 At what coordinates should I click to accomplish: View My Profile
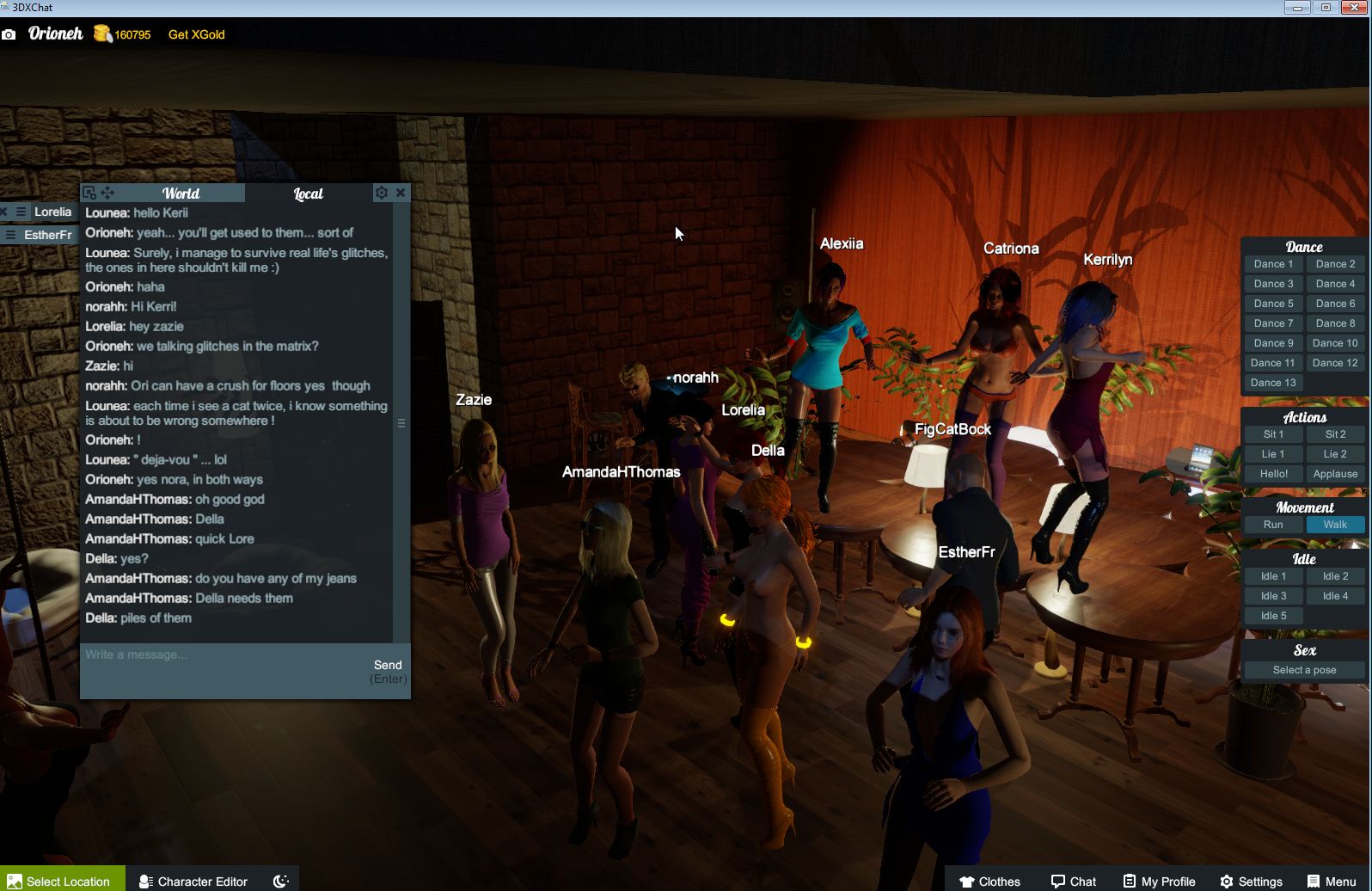click(x=1159, y=881)
